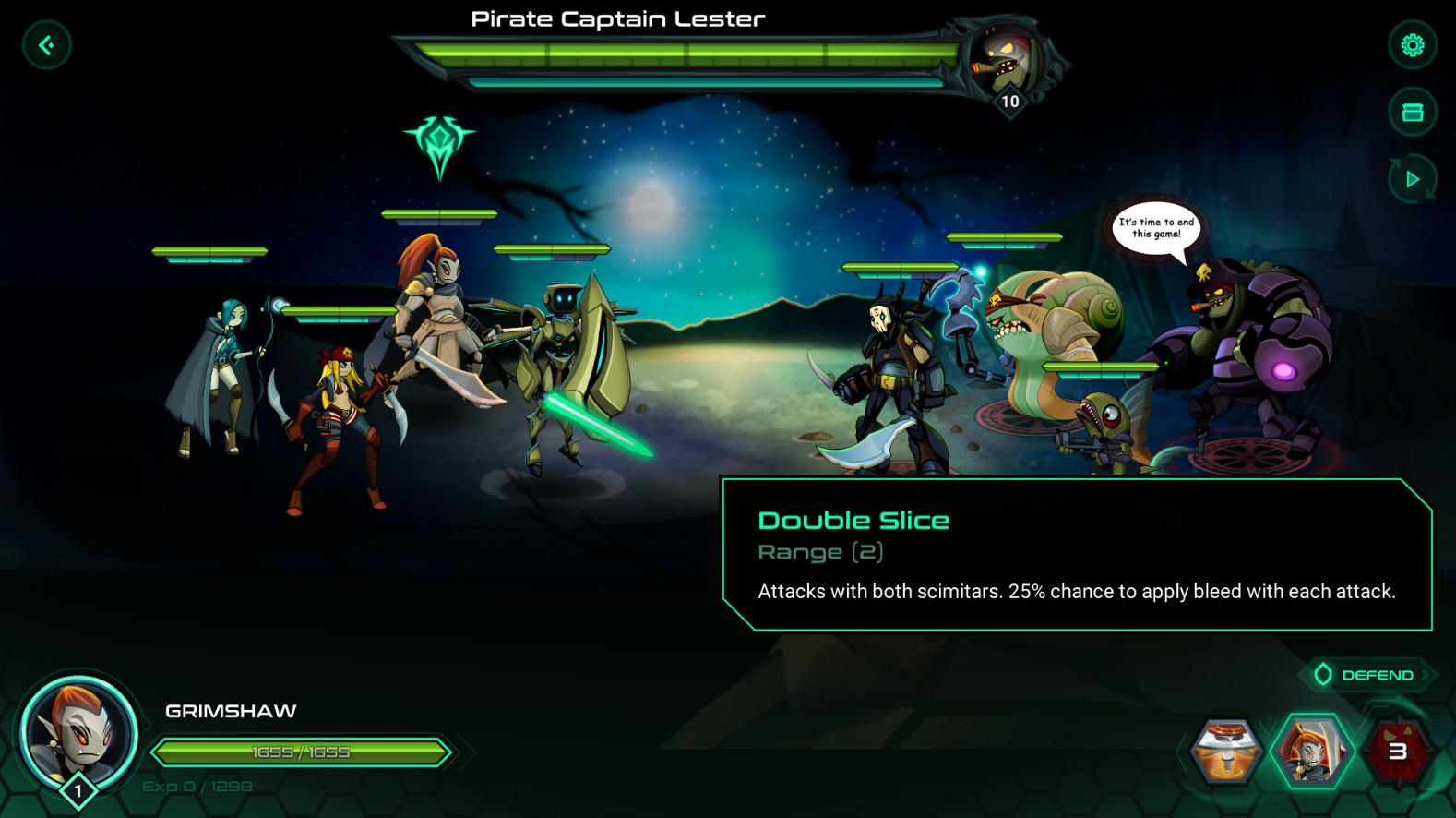Click Grimshaw's 1655/1655 health bar

click(299, 752)
